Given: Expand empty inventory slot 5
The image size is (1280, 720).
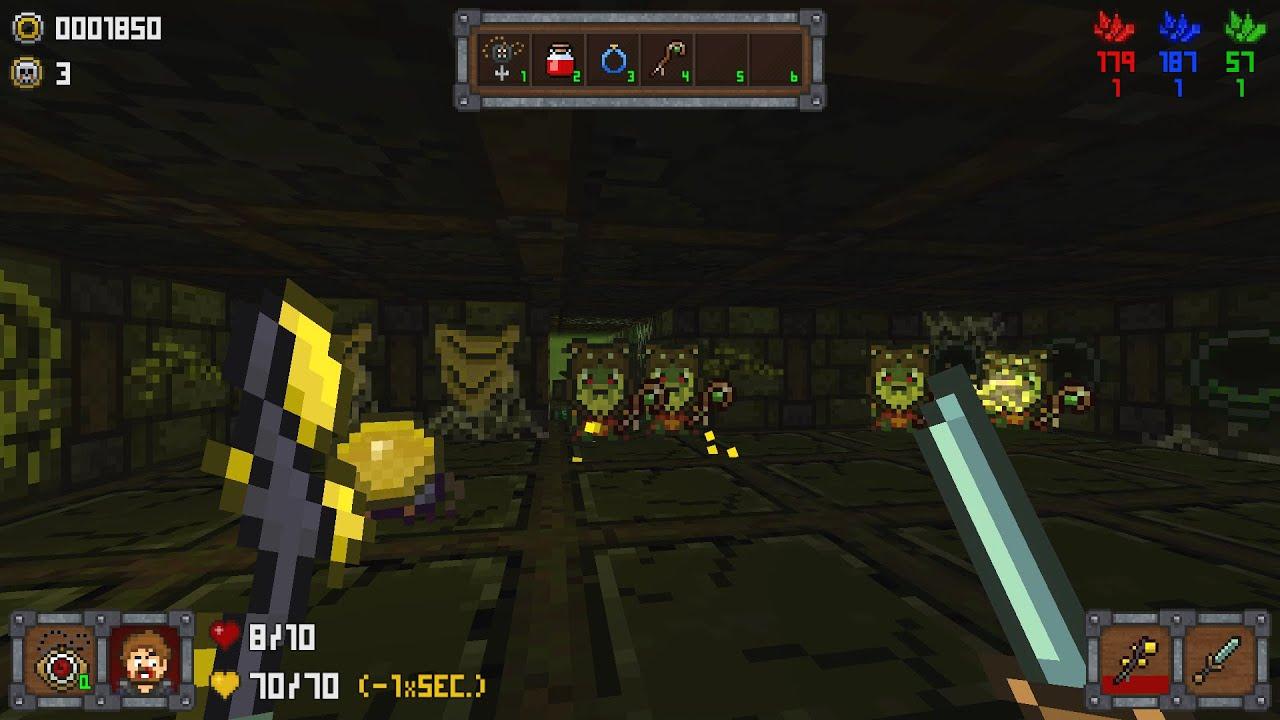Looking at the screenshot, I should [x=718, y=55].
